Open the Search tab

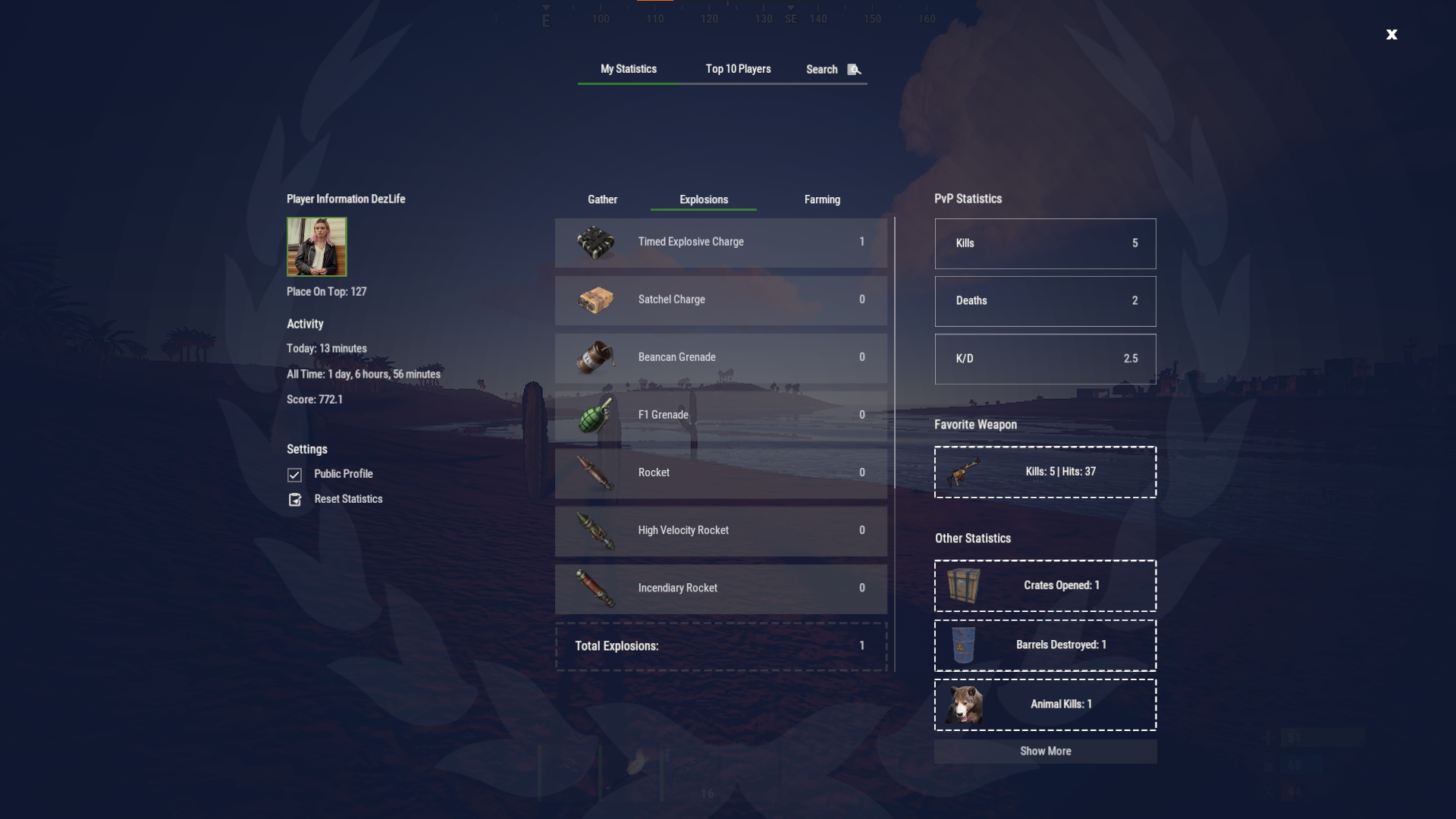(833, 70)
